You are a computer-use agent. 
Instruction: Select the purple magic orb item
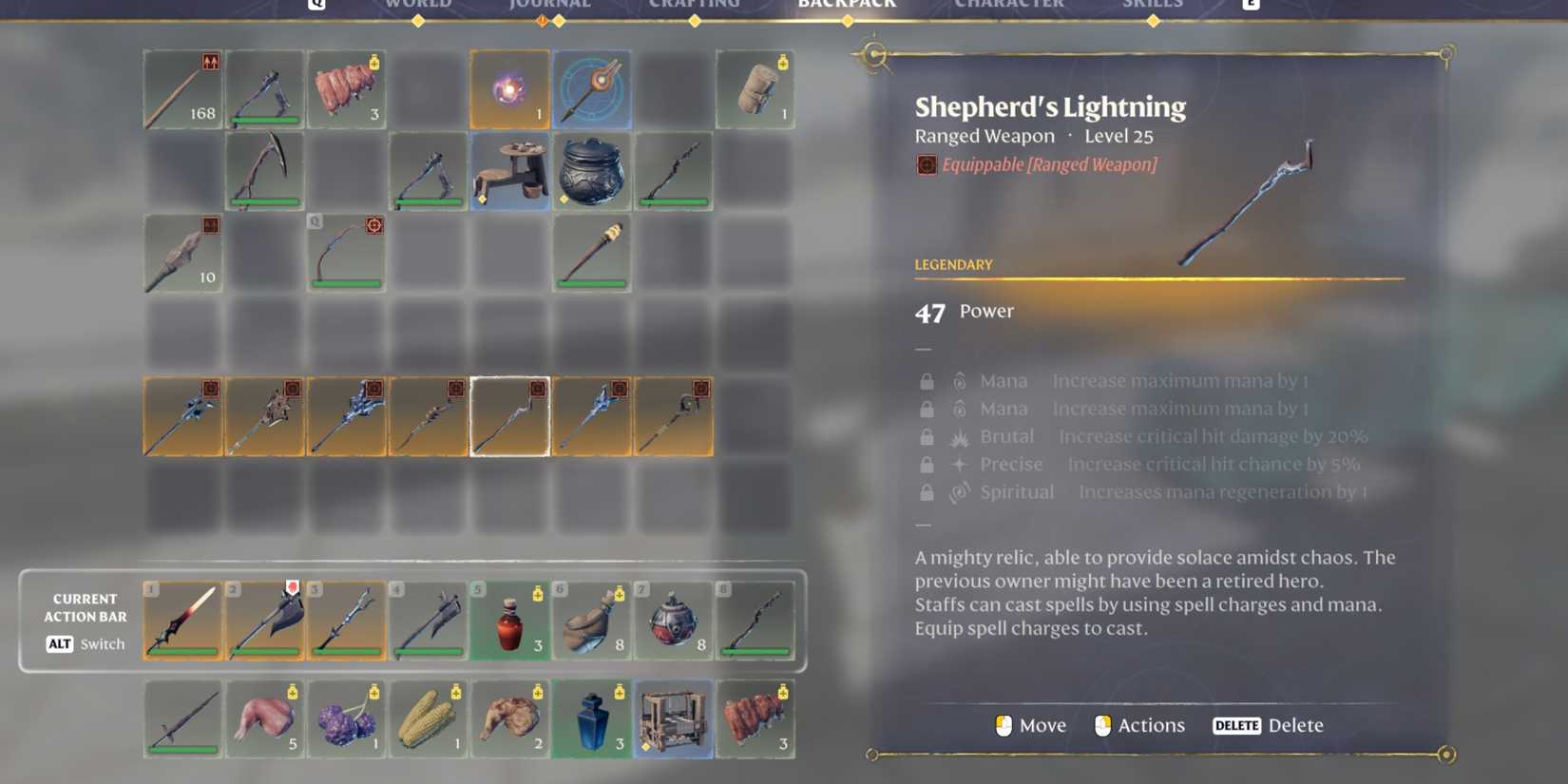coord(509,88)
